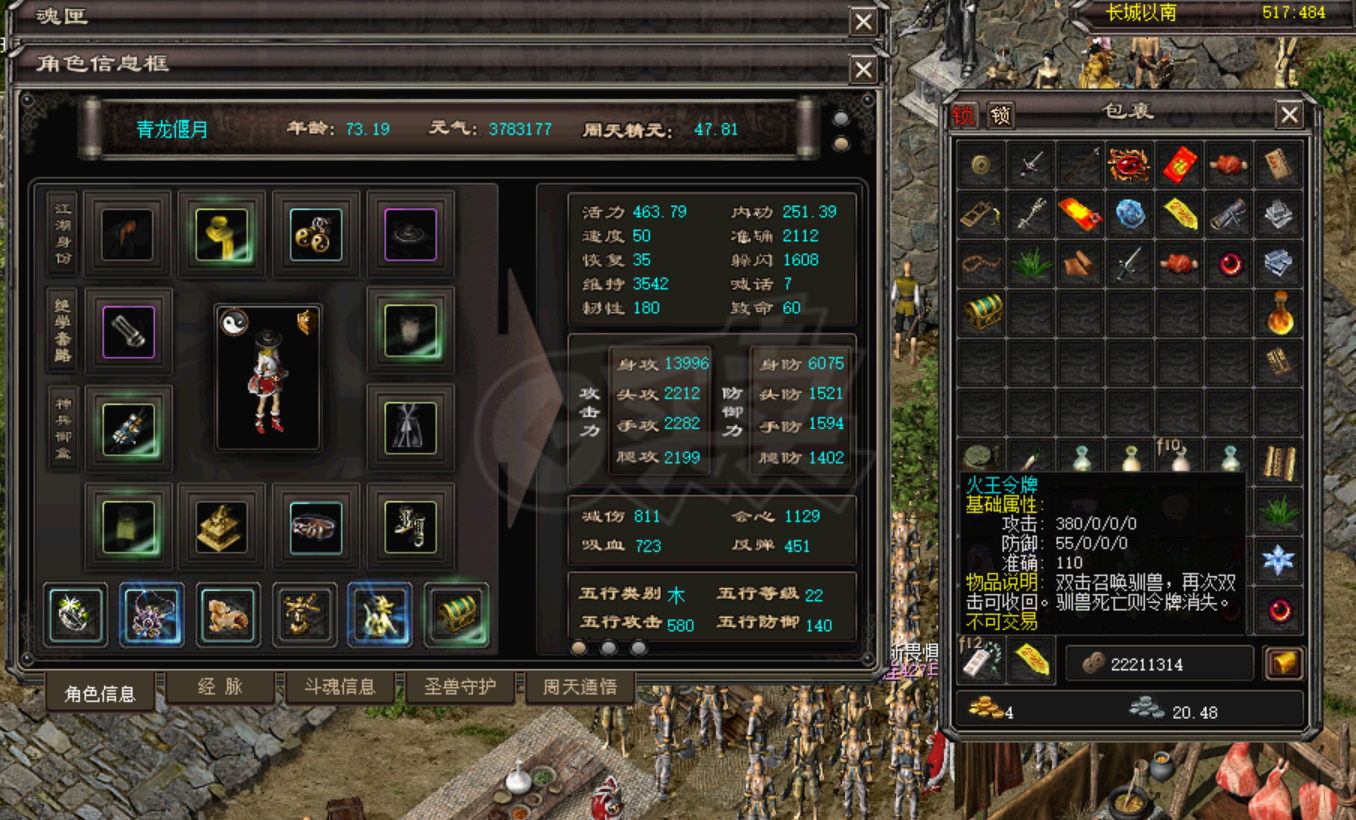Close the 角色信息框 character window

point(863,69)
